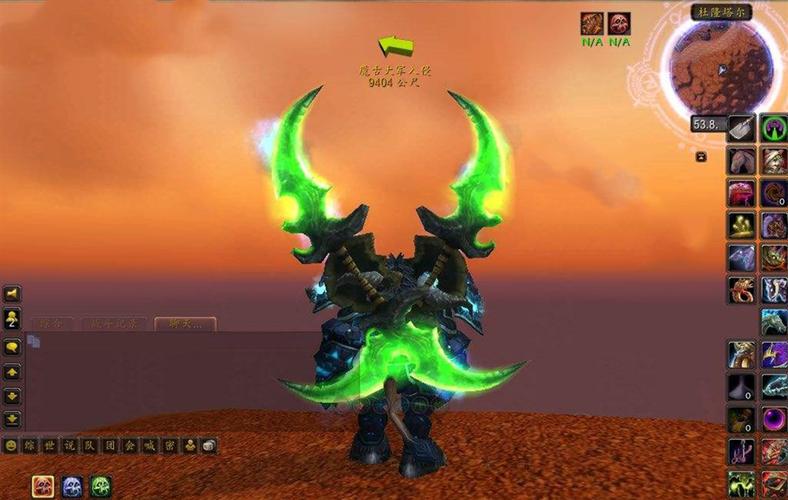Click the megaphone button above chat
Screen dimensions: 788x500
coord(13,294)
